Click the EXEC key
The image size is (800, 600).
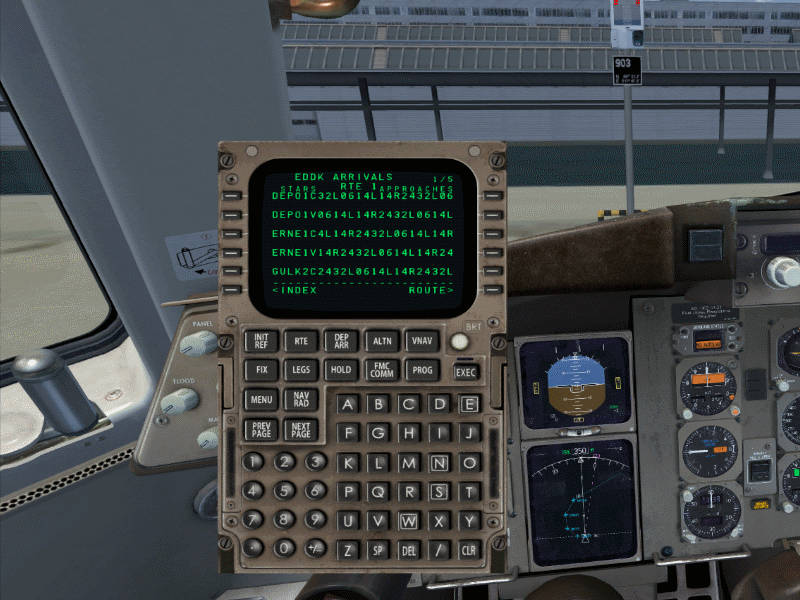pyautogui.click(x=466, y=372)
